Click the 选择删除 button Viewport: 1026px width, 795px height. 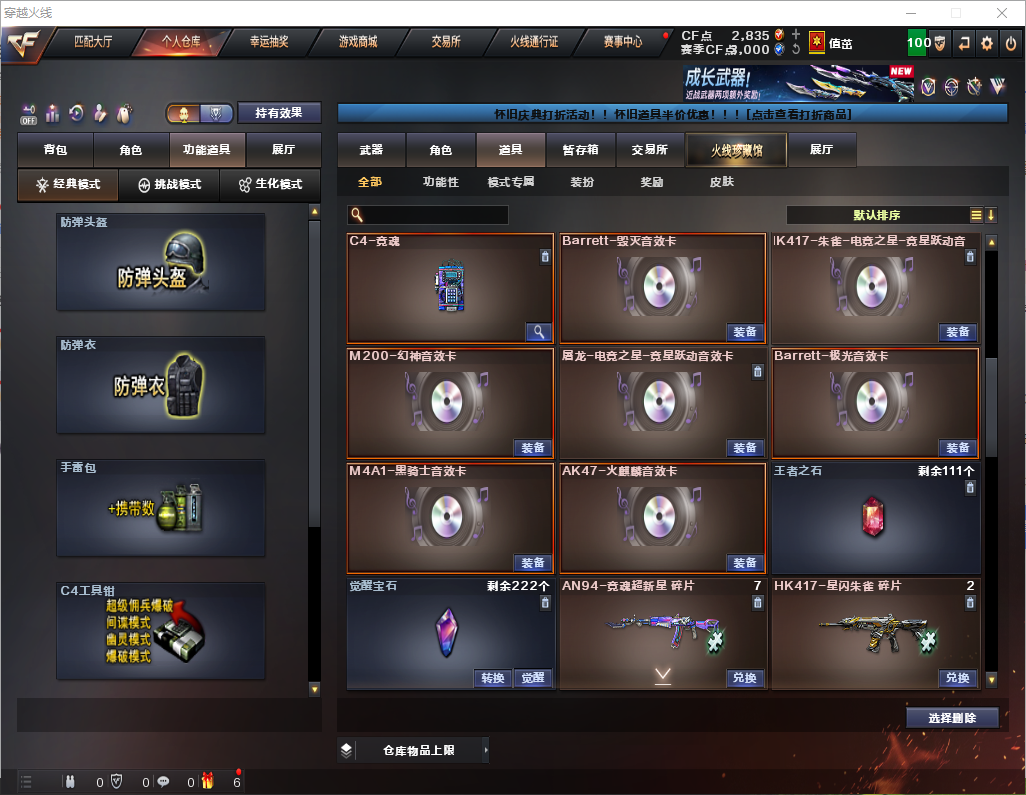click(952, 718)
